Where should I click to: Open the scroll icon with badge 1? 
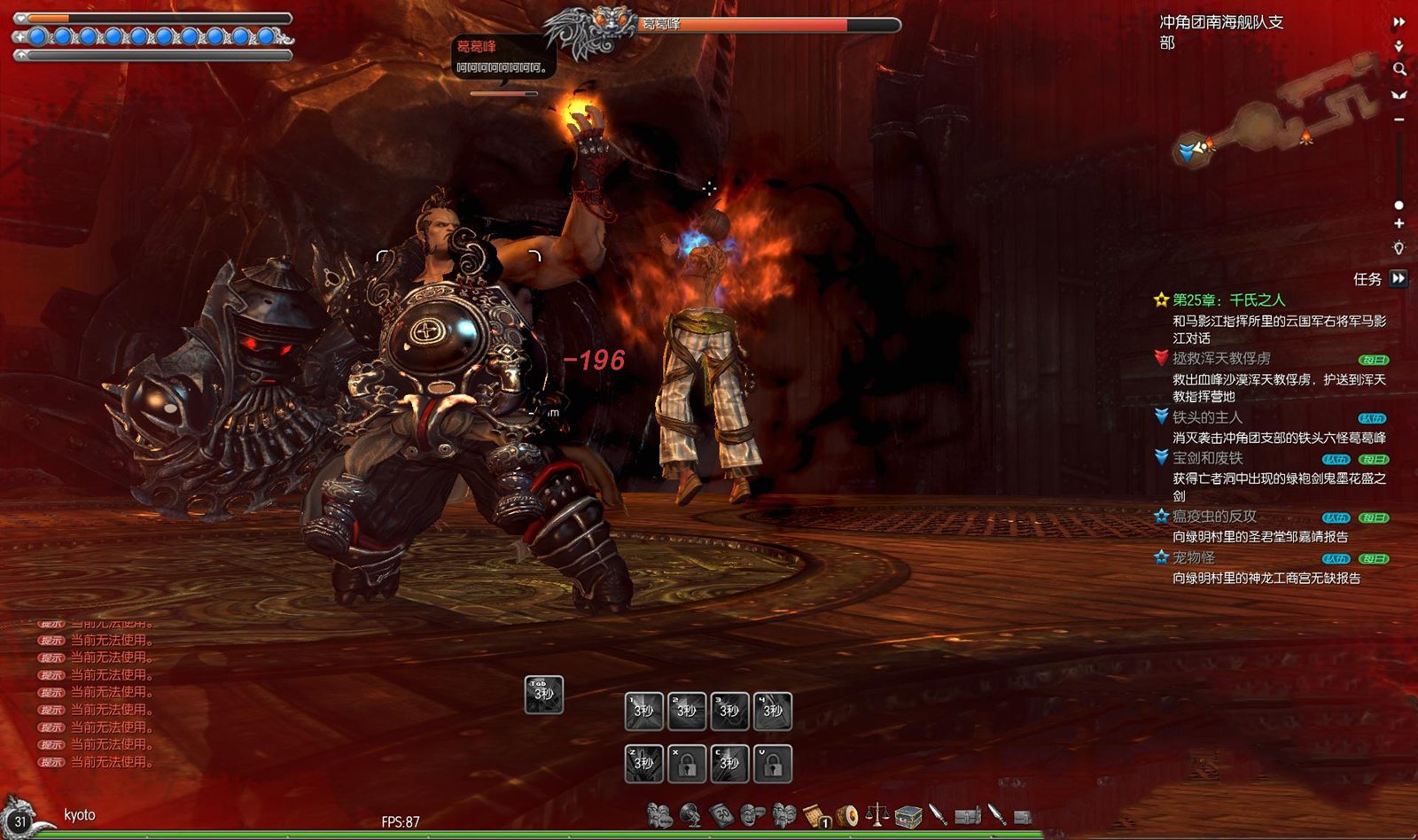click(815, 814)
